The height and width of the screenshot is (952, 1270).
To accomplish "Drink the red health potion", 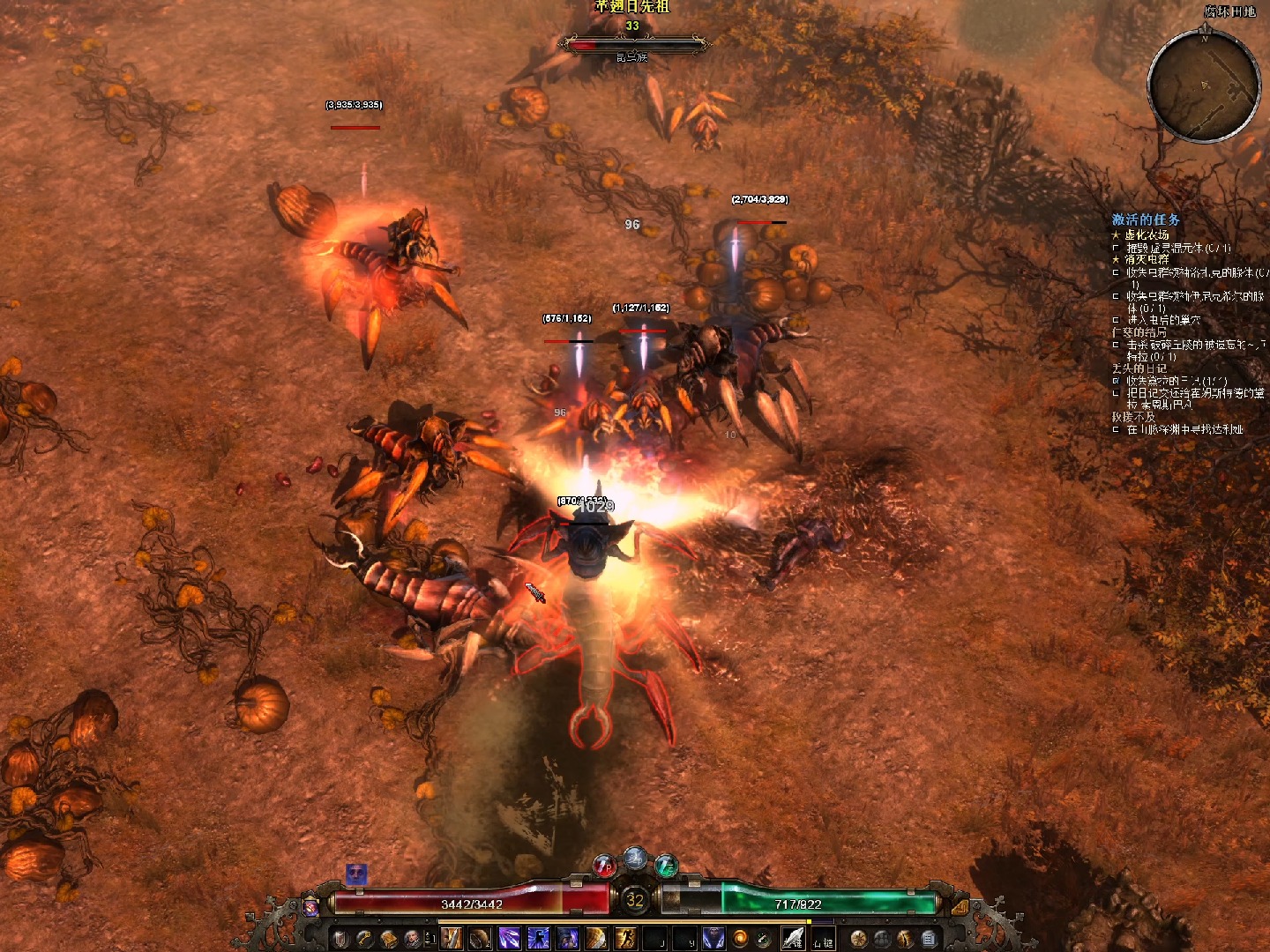I will (605, 866).
